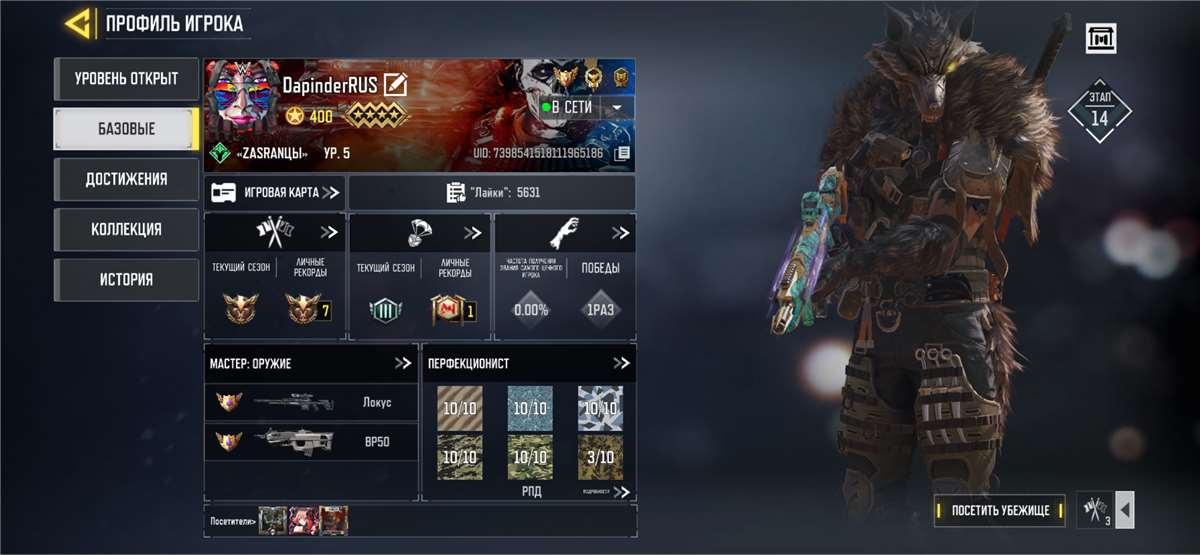The height and width of the screenshot is (555, 1200).
Task: Expand the Мастер: Оружие section
Action: pyautogui.click(x=402, y=363)
